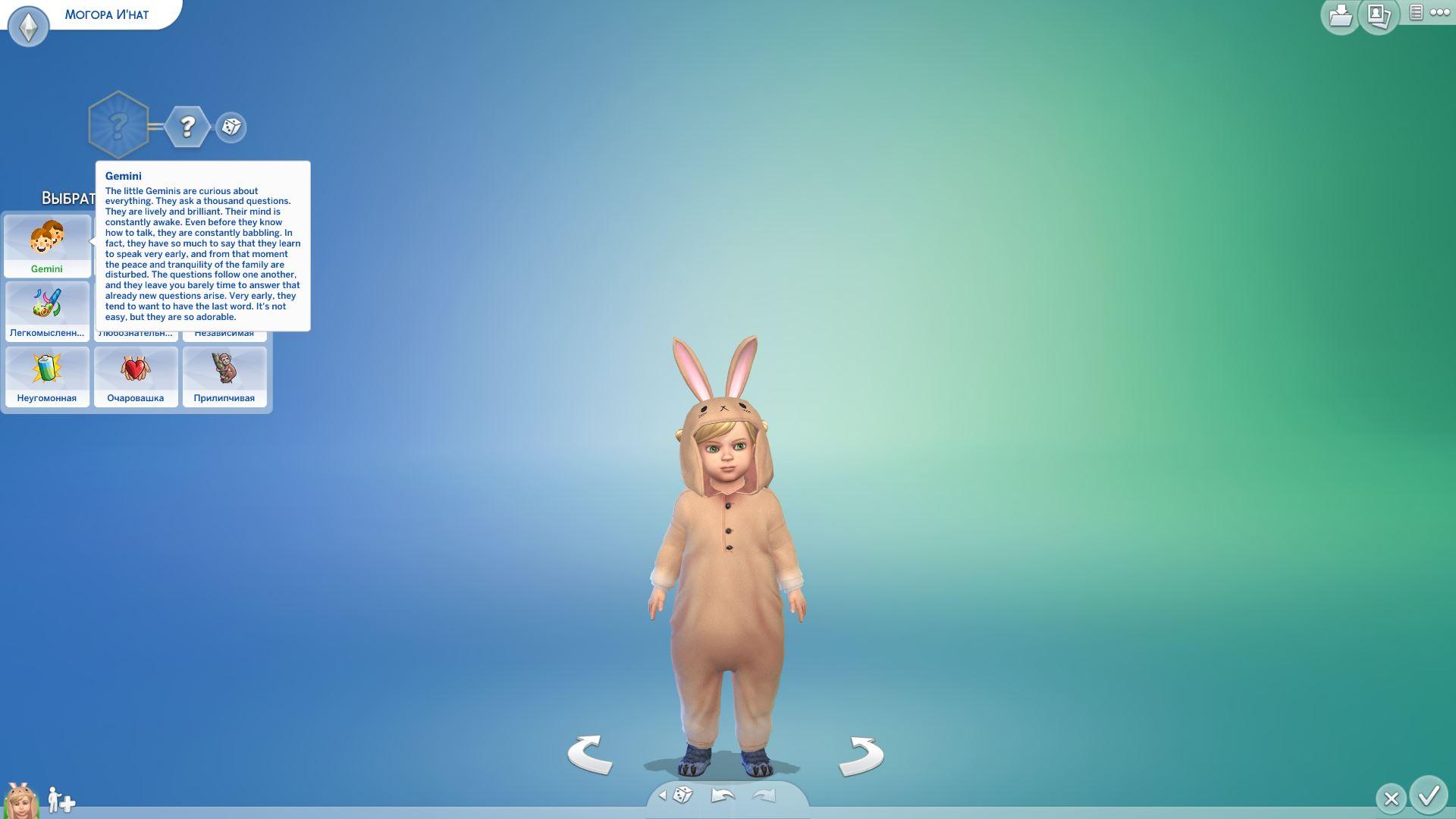Screen dimensions: 1456x819
Task: Open the three-dot options menu
Action: 1439,12
